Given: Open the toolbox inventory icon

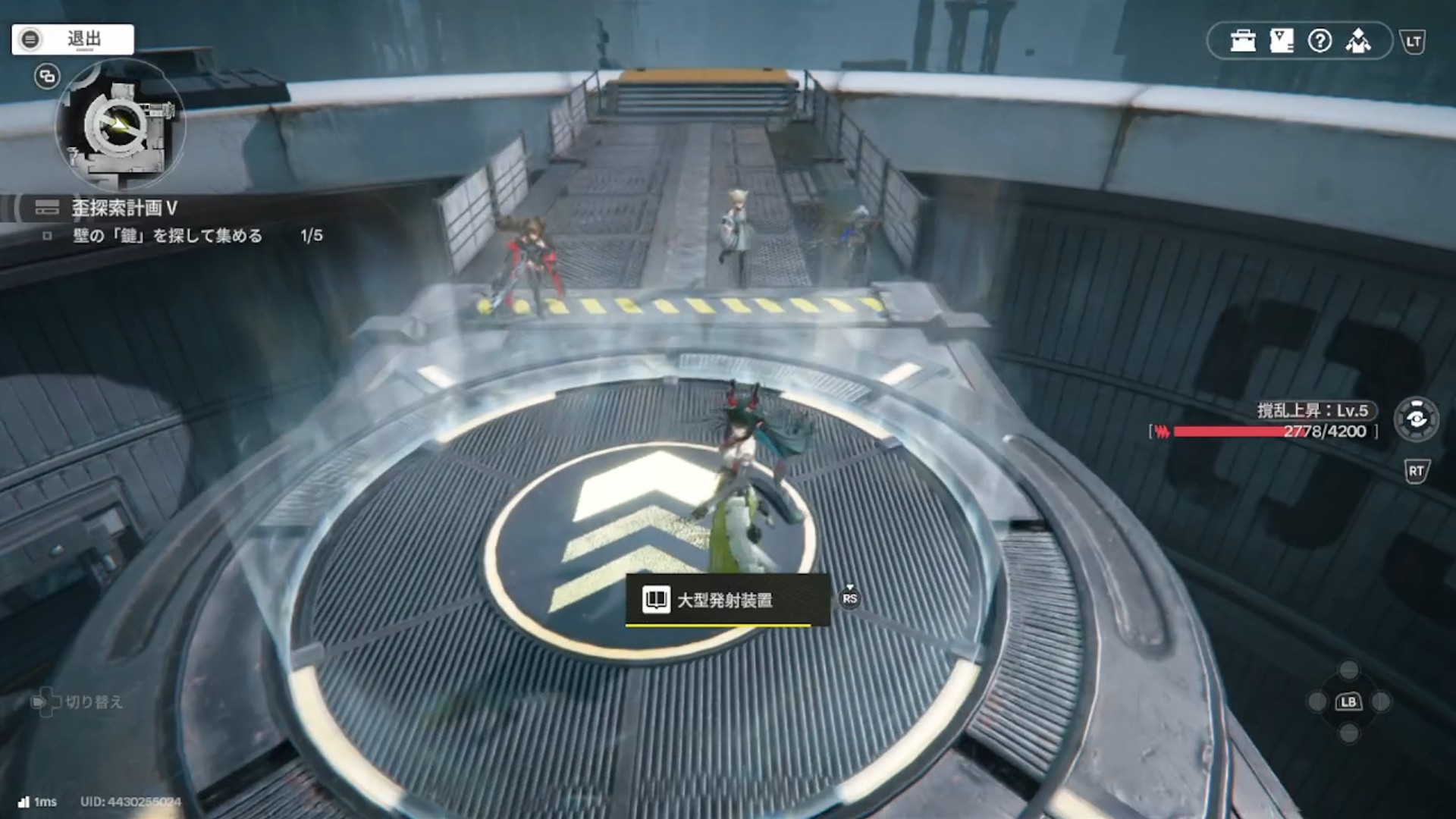Looking at the screenshot, I should (1243, 41).
